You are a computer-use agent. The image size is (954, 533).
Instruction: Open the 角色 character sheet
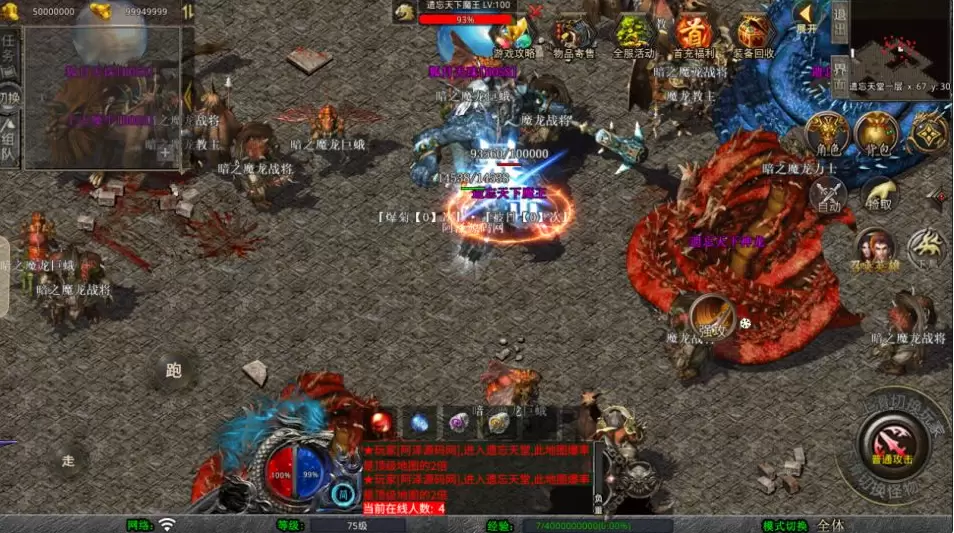(828, 134)
